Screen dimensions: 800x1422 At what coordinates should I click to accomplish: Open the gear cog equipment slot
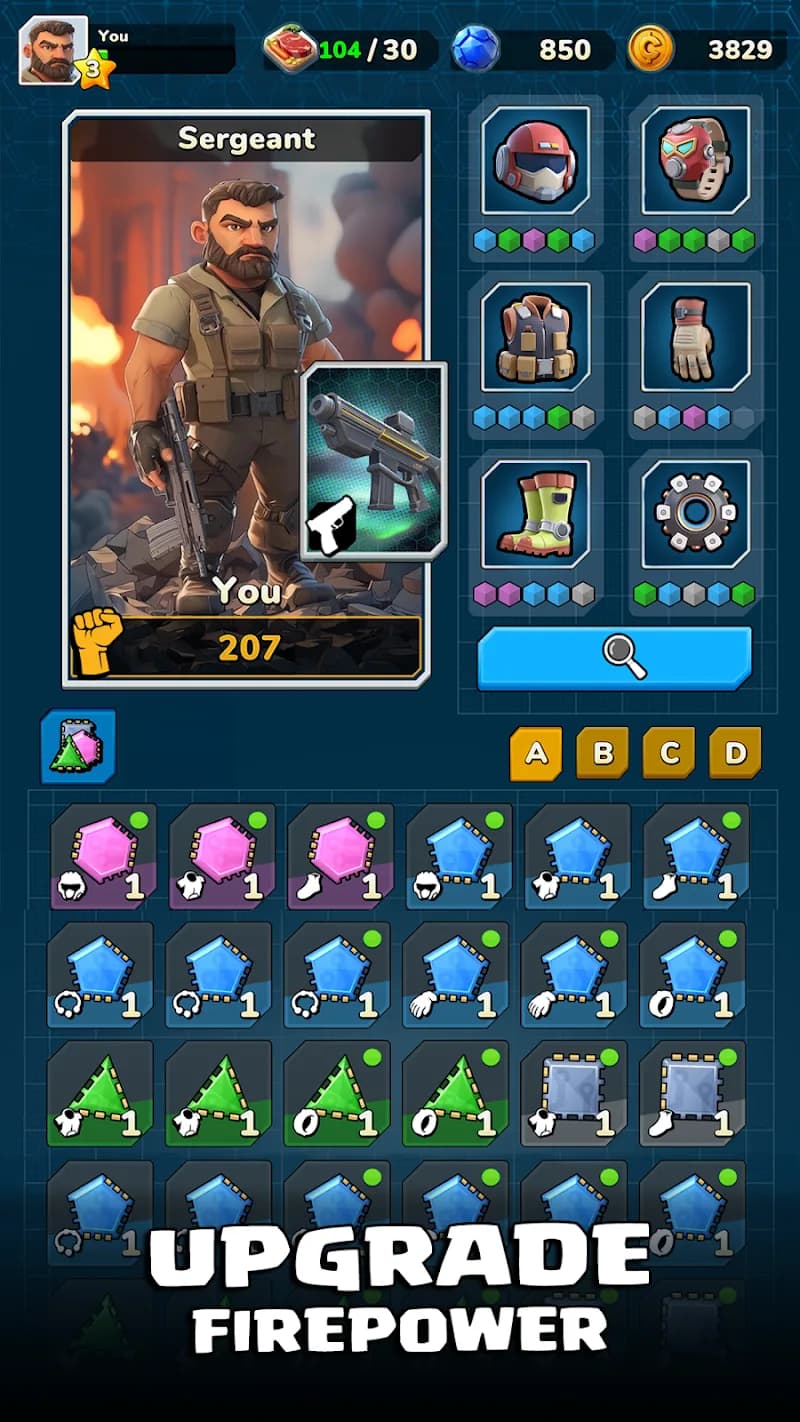[695, 513]
